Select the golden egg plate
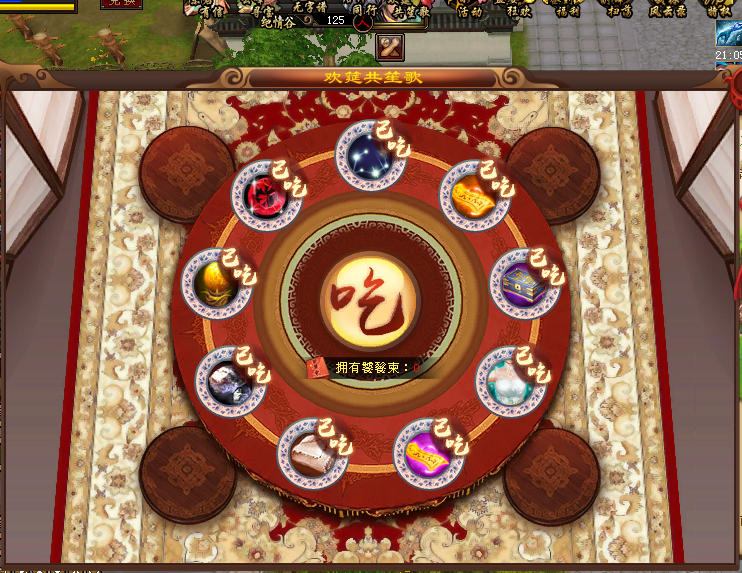The width and height of the screenshot is (742, 573). click(x=217, y=284)
